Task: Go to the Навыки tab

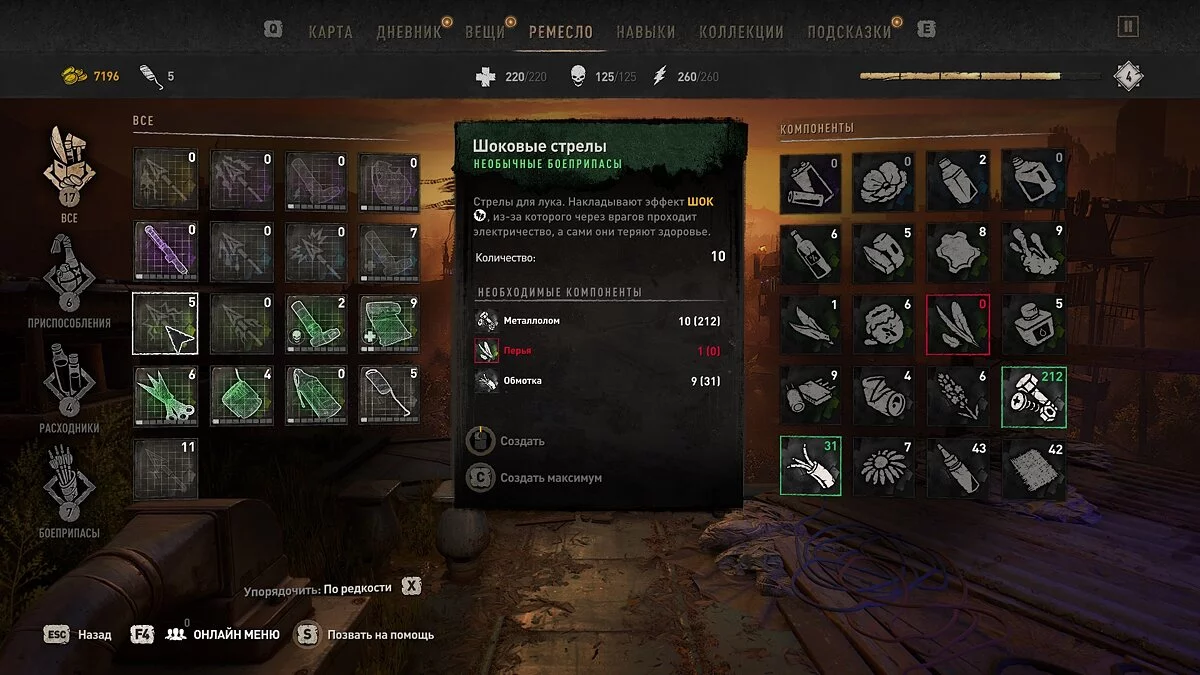Action: (x=645, y=31)
